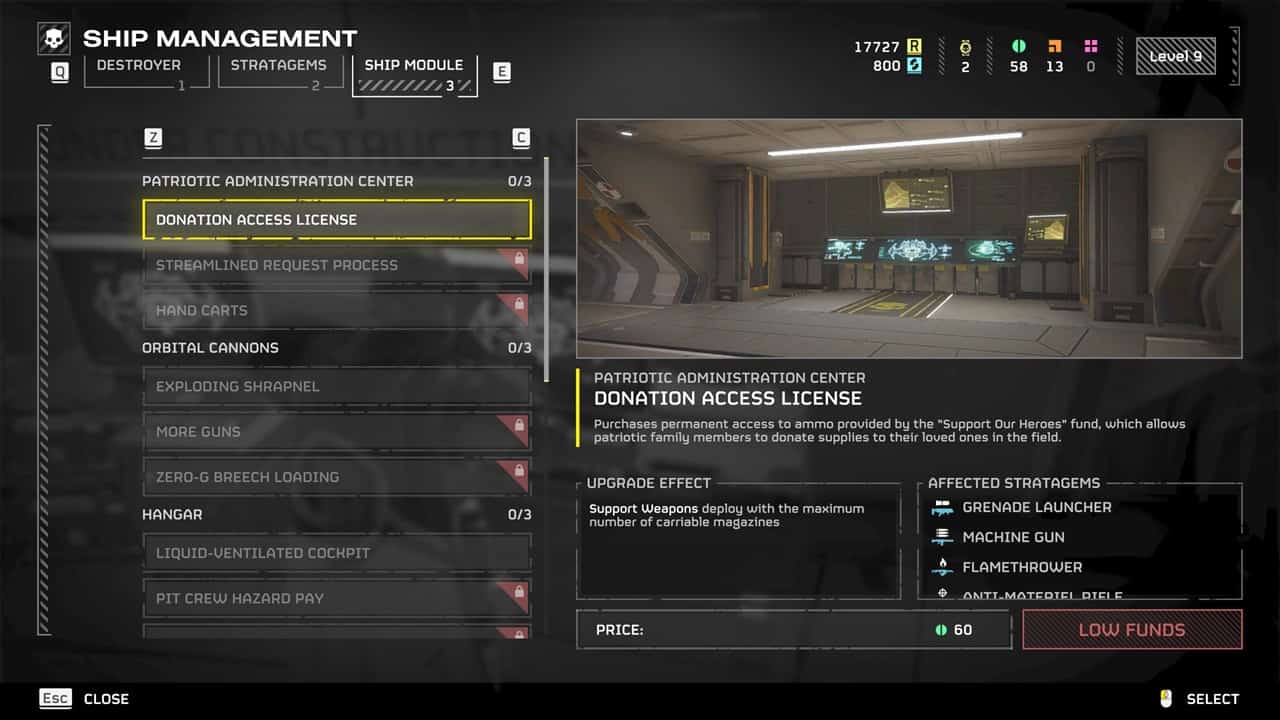Viewport: 1280px width, 720px height.
Task: Select Machine Gun in affected stratagems
Action: point(1013,538)
